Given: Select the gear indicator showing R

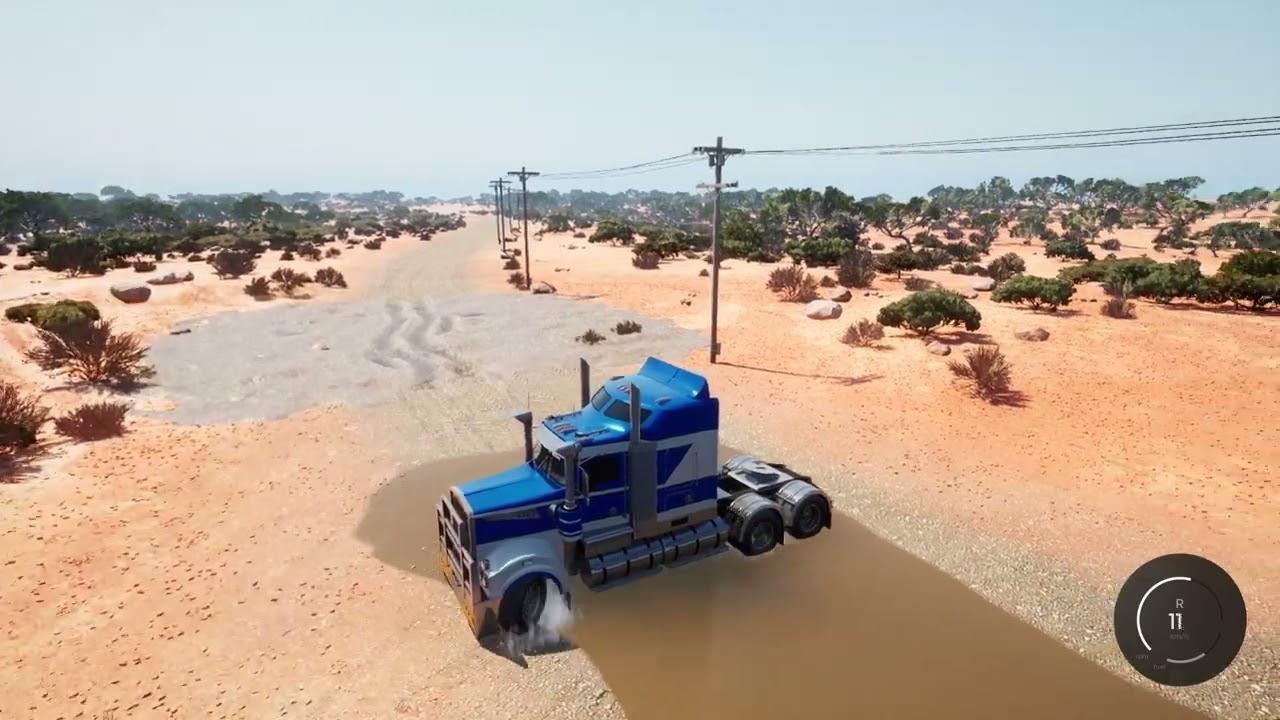Looking at the screenshot, I should click(1180, 604).
